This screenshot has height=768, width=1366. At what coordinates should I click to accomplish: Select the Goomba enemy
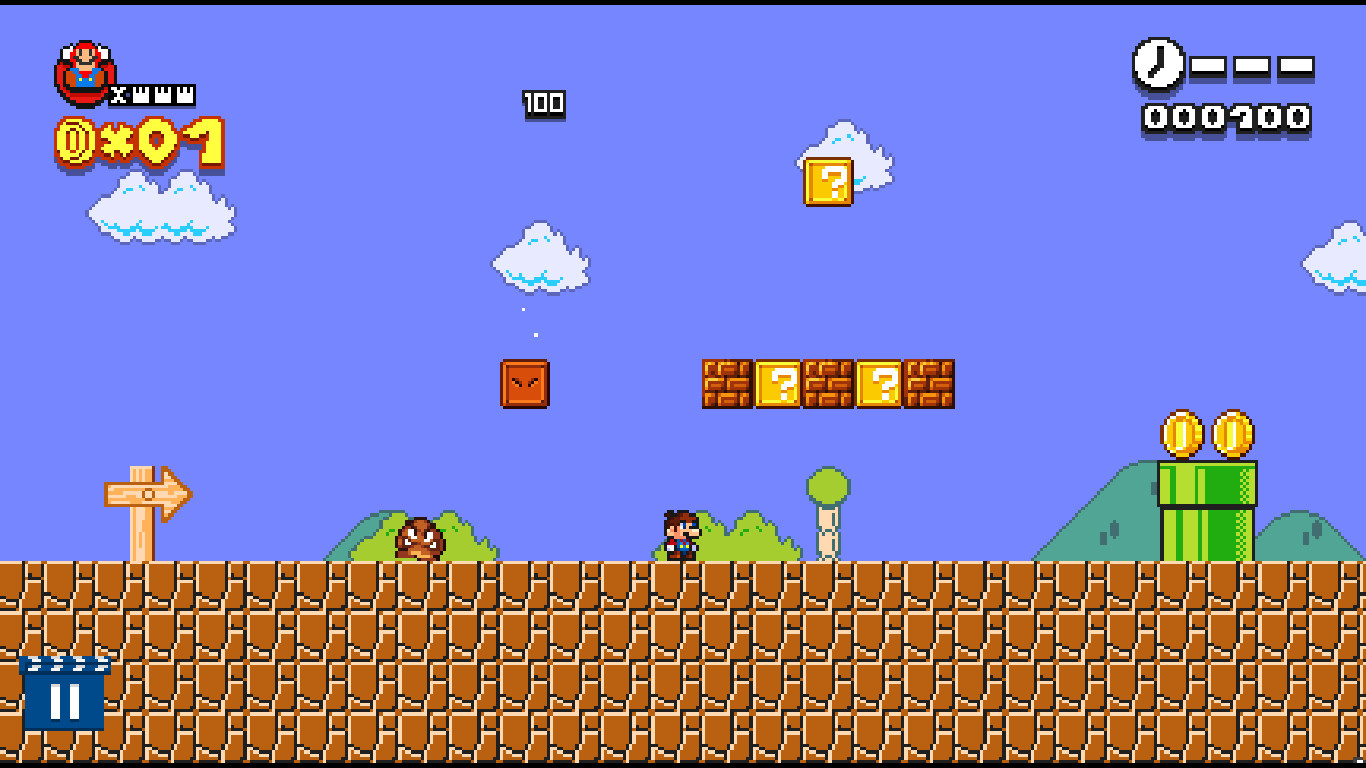point(421,538)
